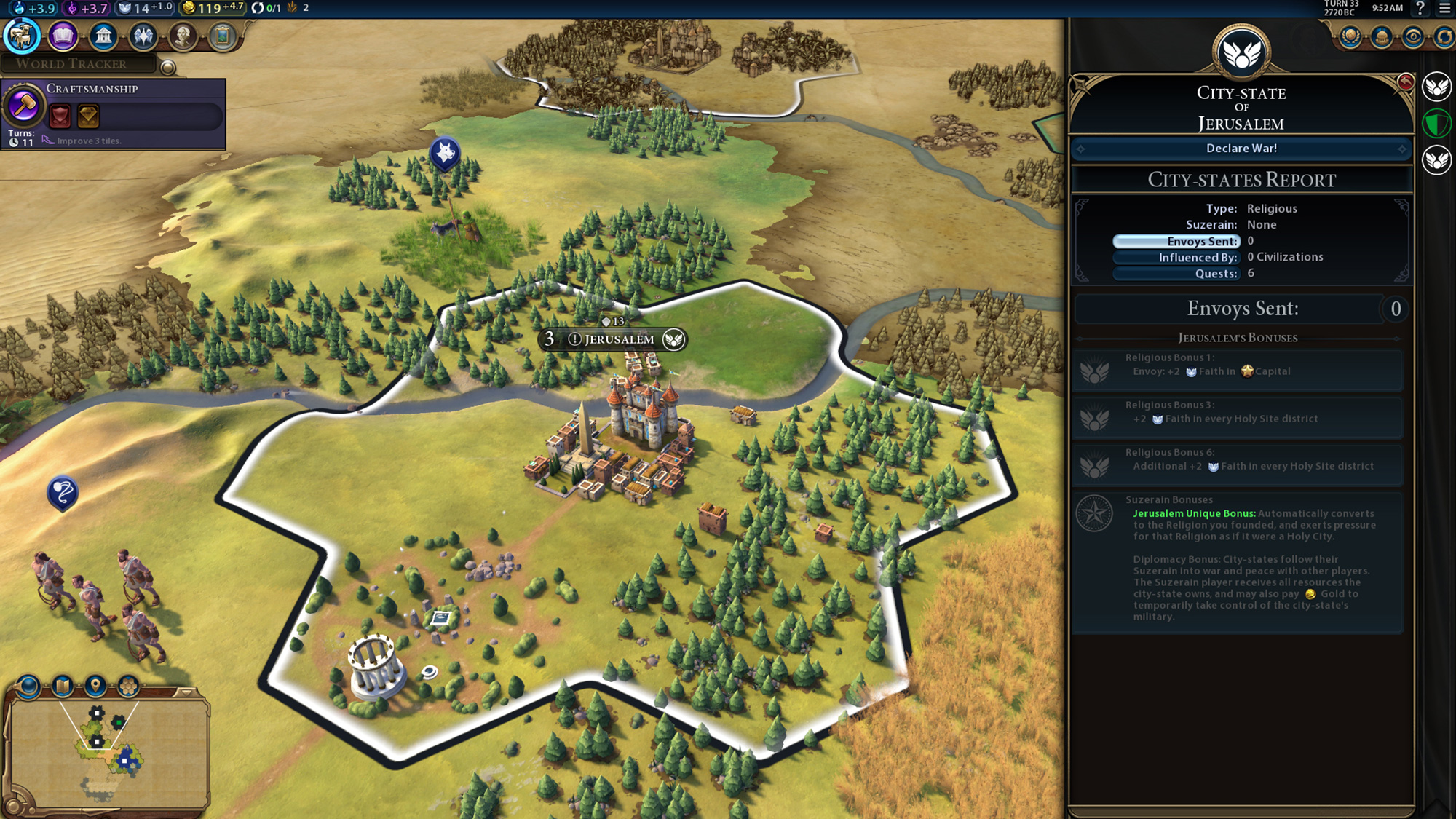Open the Religion panel winged icon
The image size is (1456, 819).
pyautogui.click(x=145, y=36)
